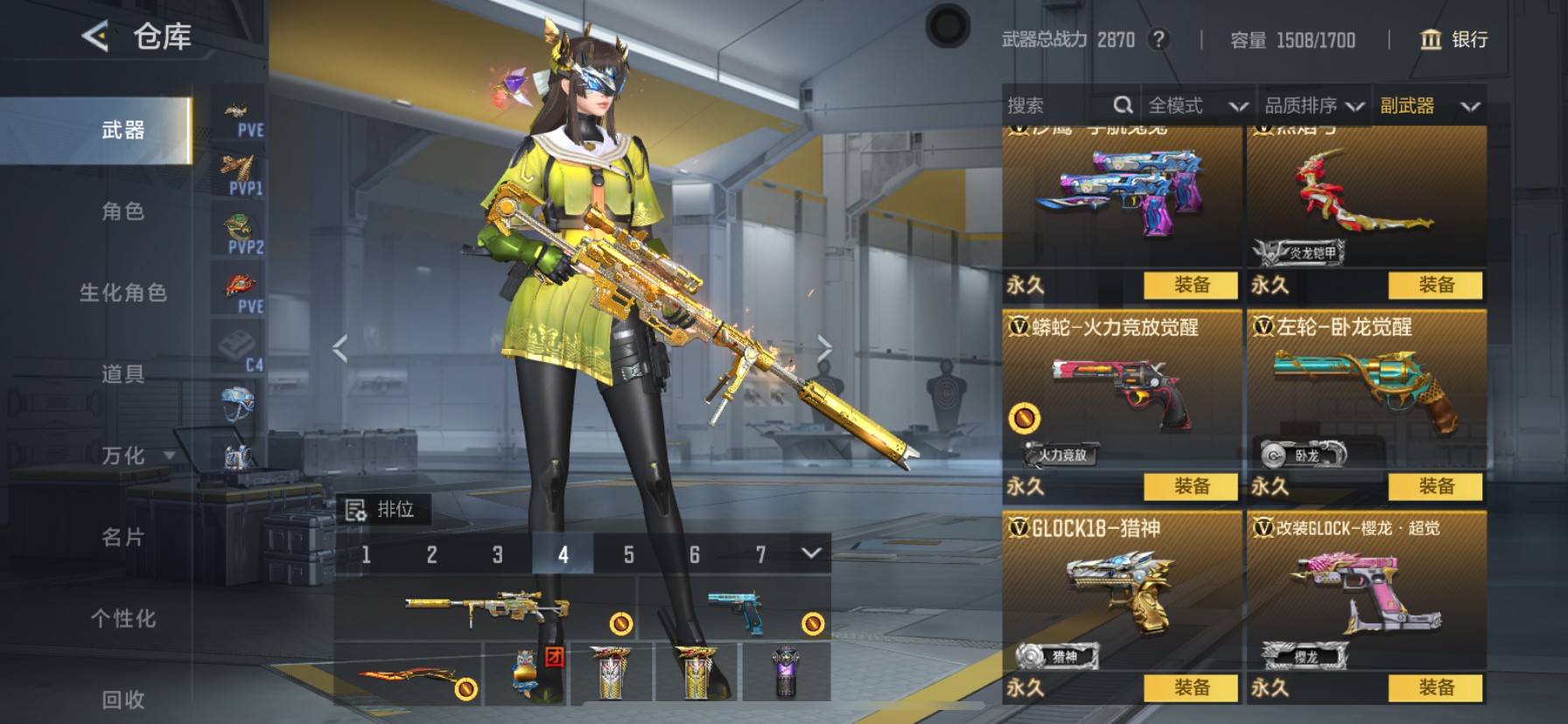Equip the 改装GLOCK-樱龙·超觉 pistol
The height and width of the screenshot is (724, 1568).
[1435, 687]
